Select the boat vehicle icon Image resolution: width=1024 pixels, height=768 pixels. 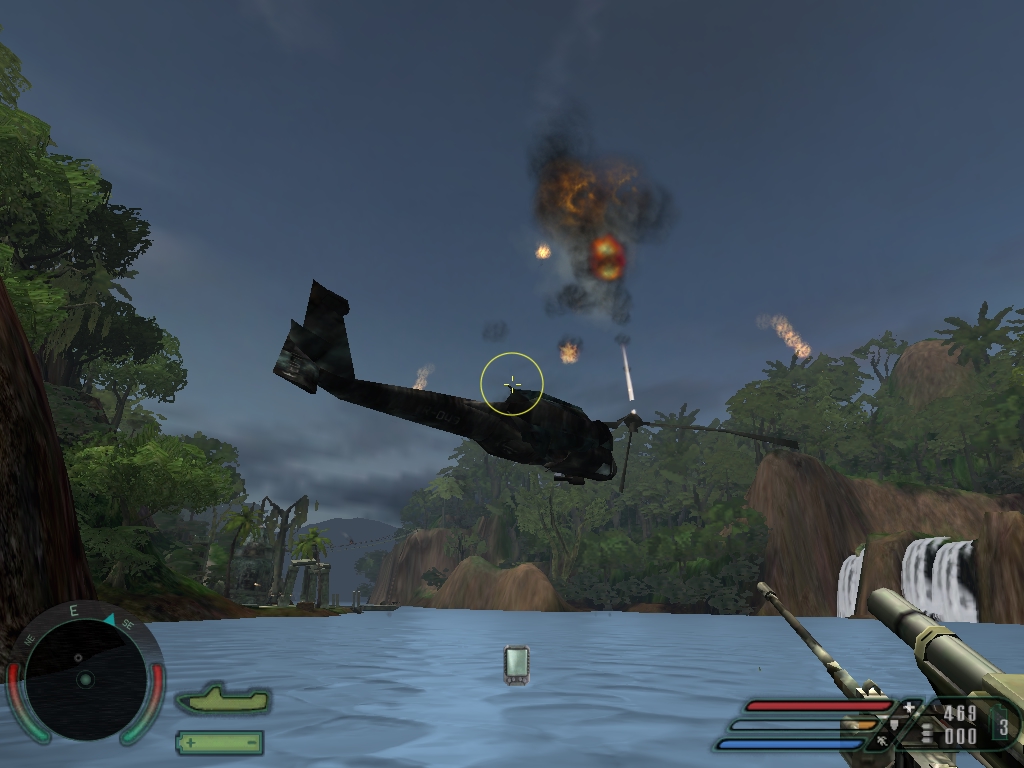pos(223,700)
